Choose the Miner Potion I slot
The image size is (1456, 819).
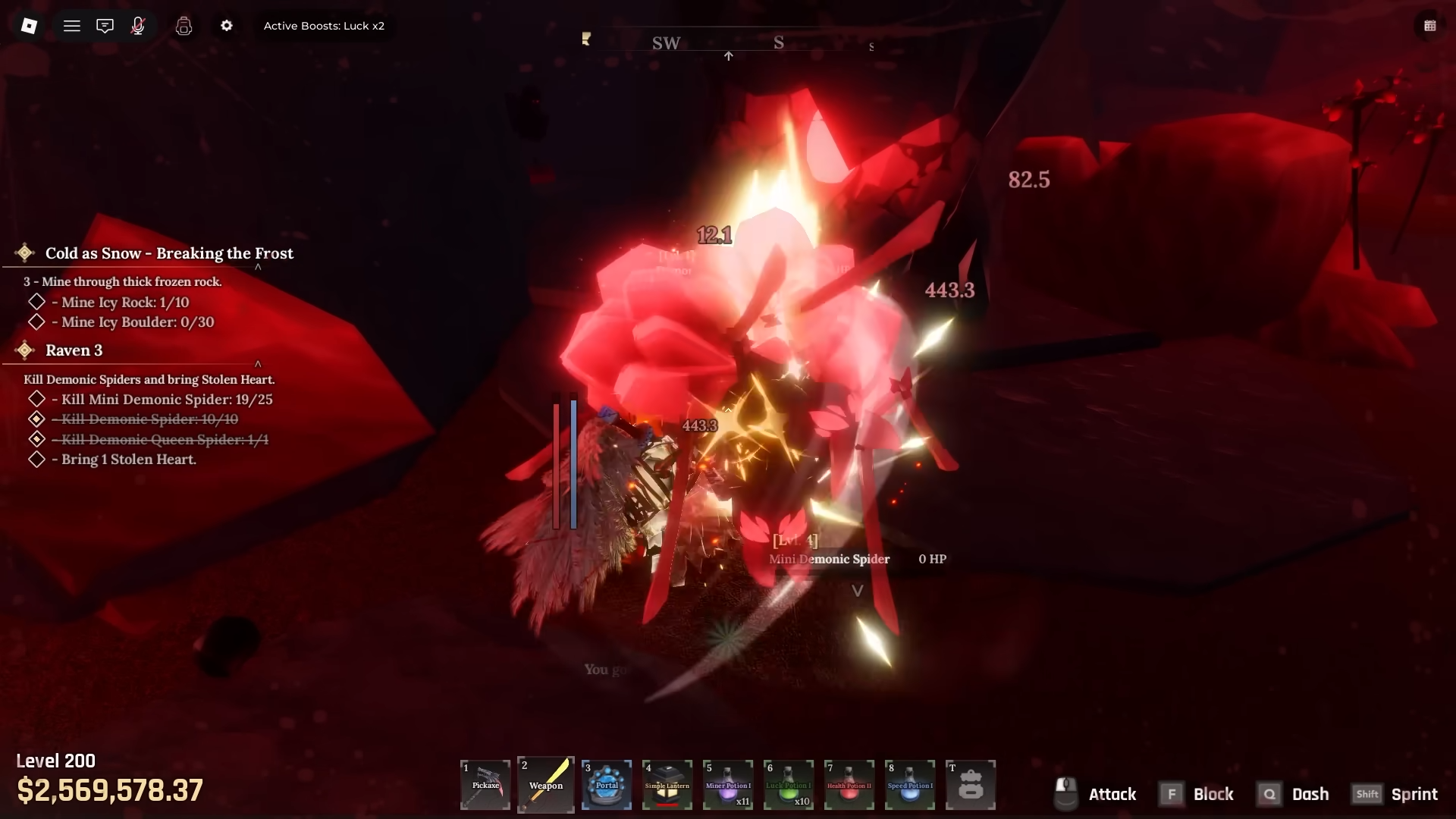pos(728,785)
